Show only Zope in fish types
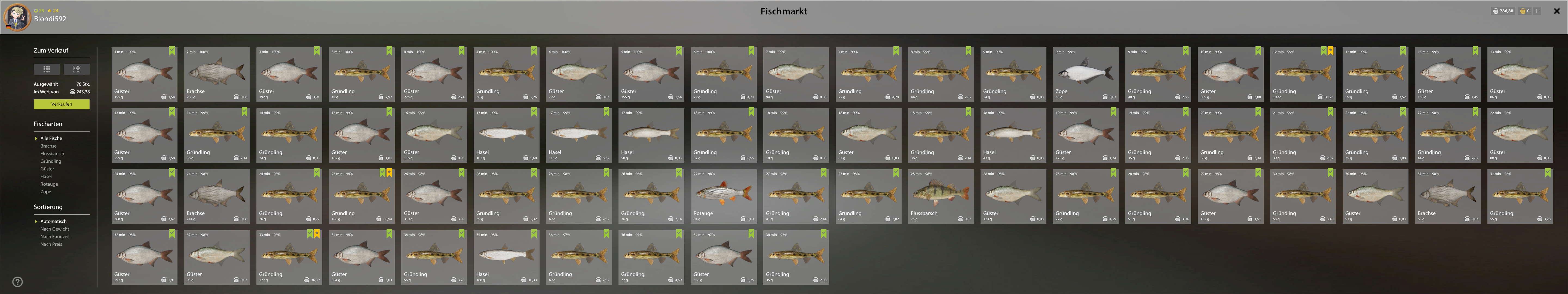Viewport: 1568px width, 294px height. (x=46, y=192)
